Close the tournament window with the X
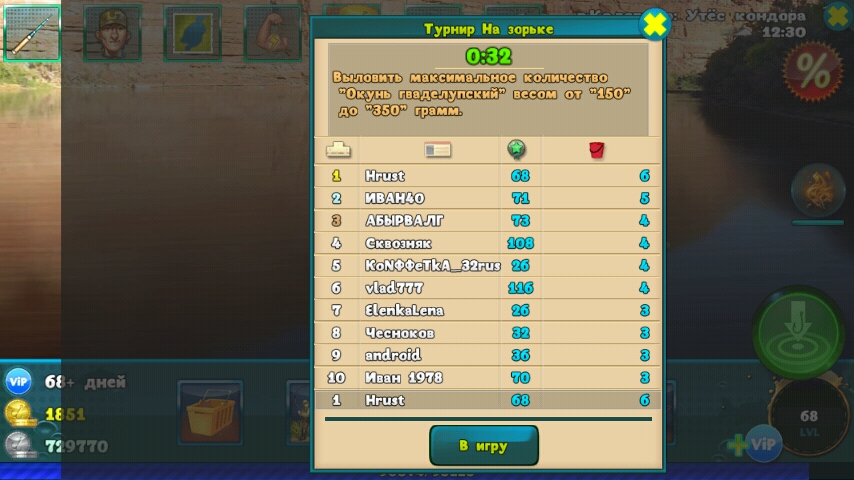Screen dimensions: 854x480 [654, 24]
